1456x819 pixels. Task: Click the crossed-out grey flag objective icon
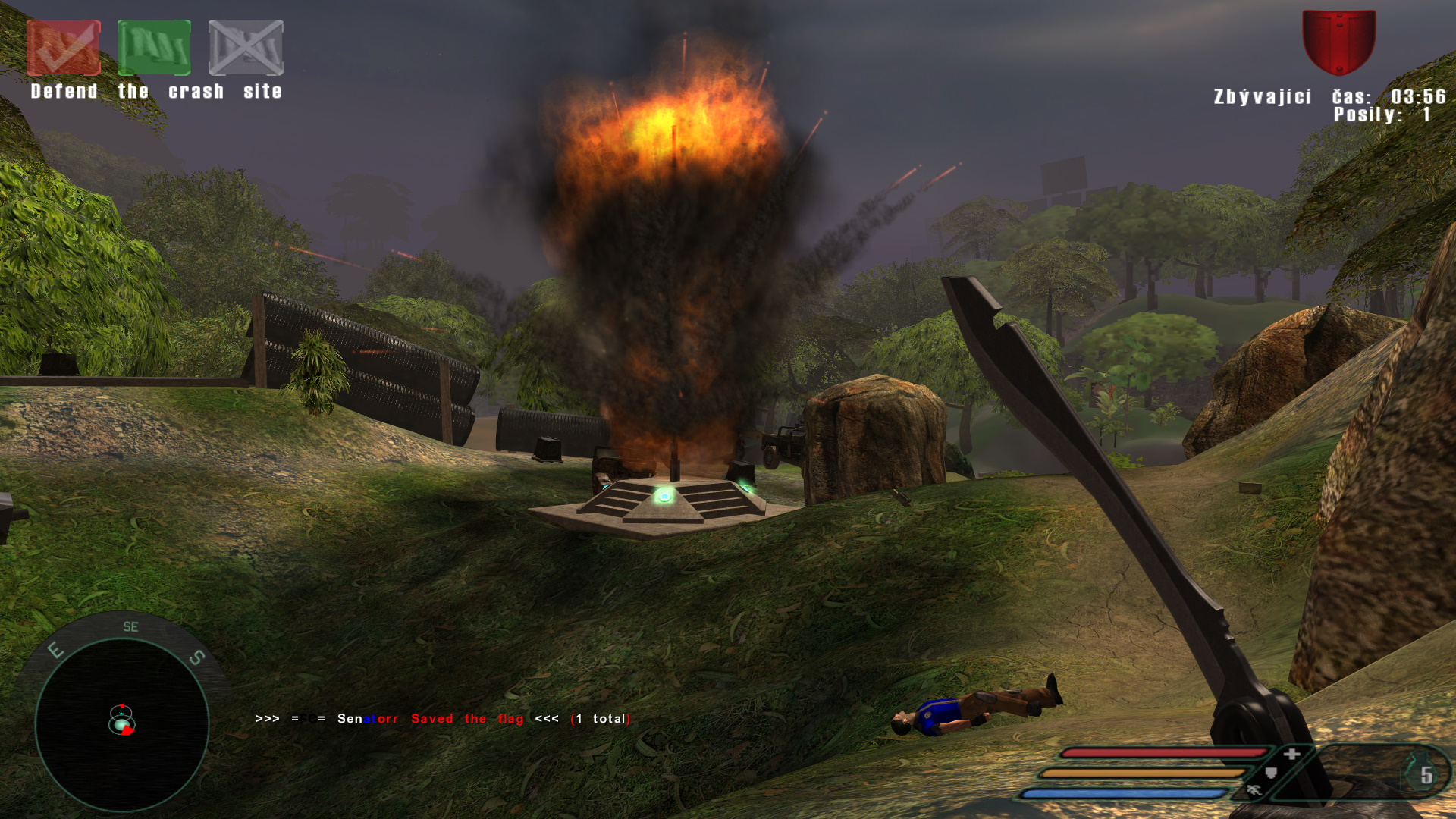tap(246, 48)
